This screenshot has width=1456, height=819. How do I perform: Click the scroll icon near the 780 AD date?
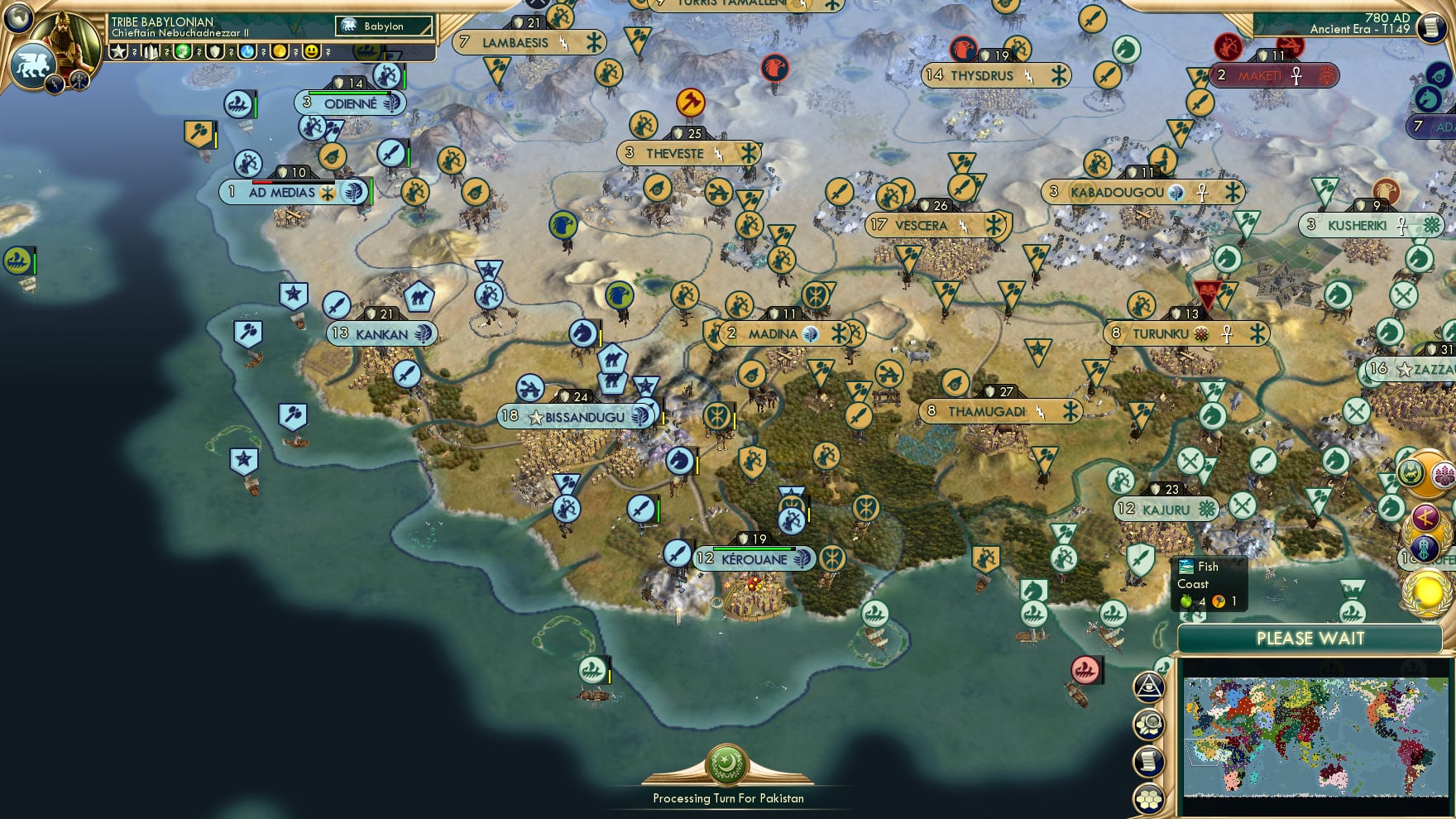click(1430, 28)
